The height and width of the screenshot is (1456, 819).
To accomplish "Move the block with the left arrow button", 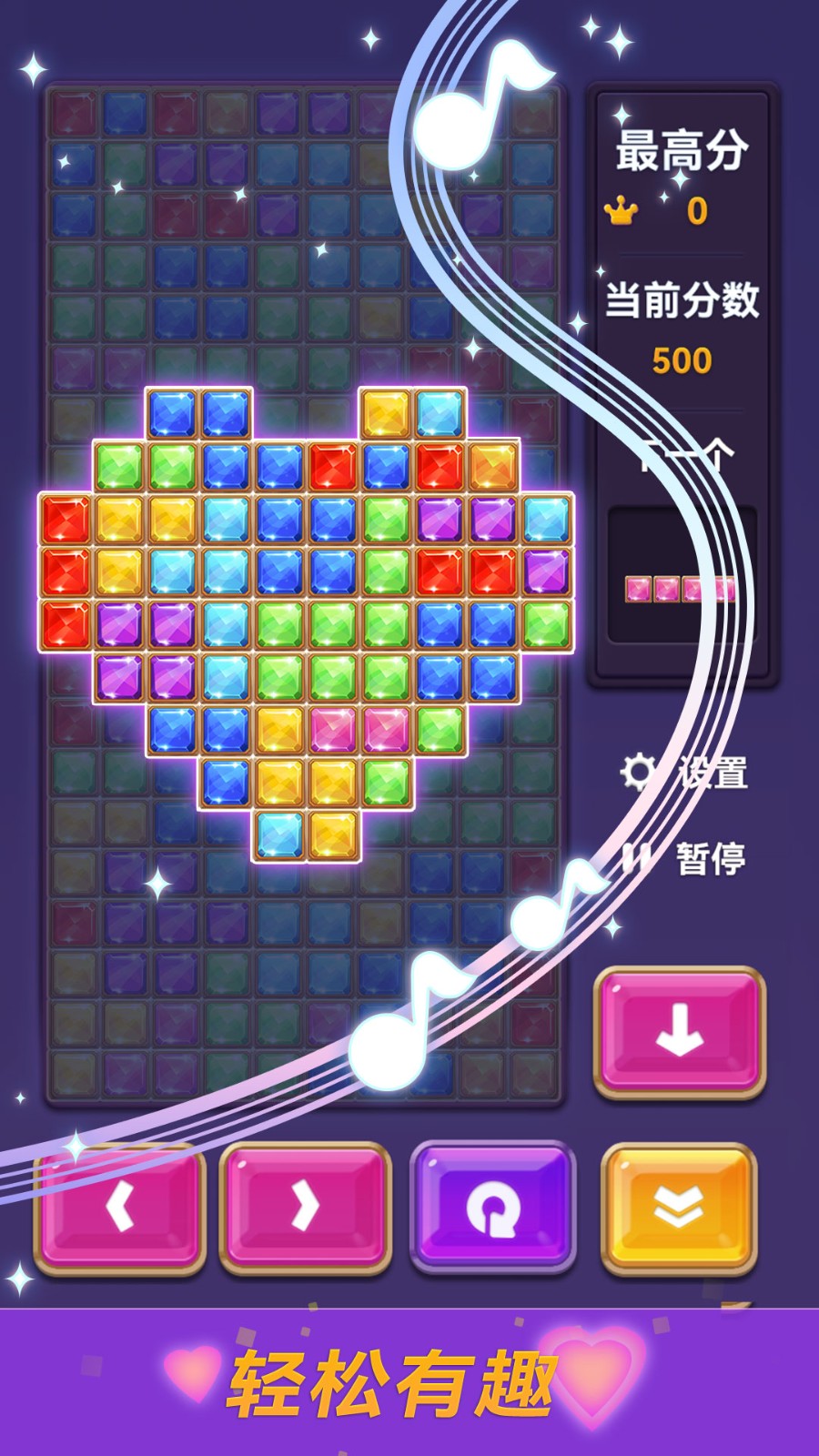I will (119, 1207).
